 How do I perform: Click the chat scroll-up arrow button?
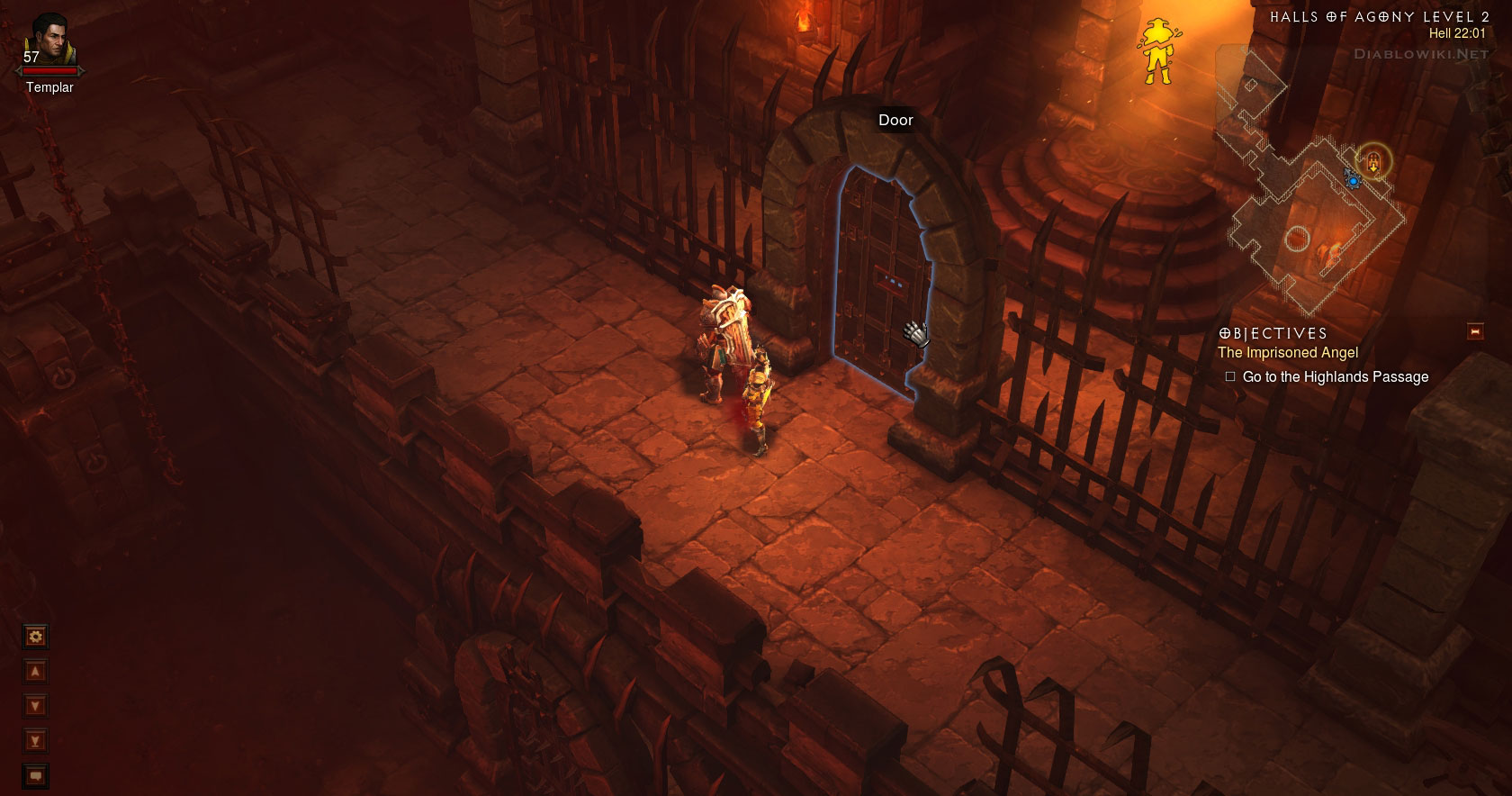pyautogui.click(x=35, y=672)
